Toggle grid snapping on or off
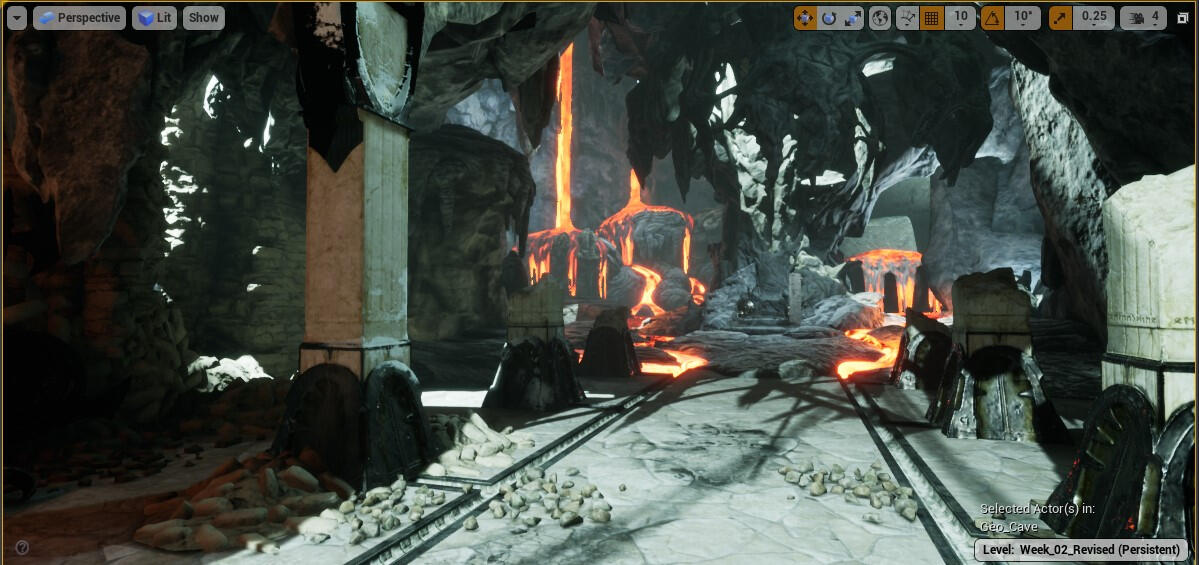 pyautogui.click(x=931, y=17)
